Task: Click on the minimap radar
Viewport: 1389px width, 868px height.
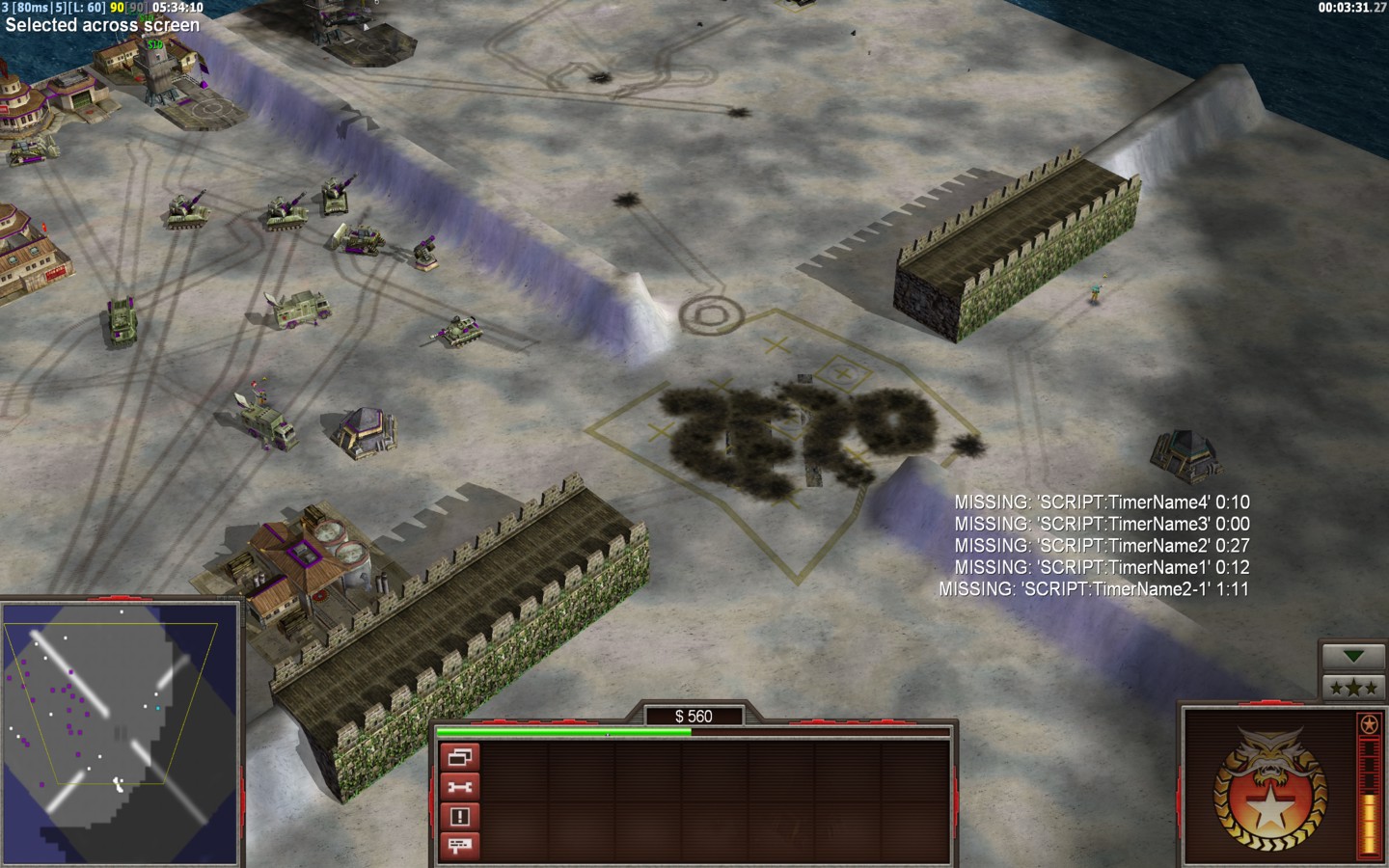Action: pyautogui.click(x=121, y=733)
